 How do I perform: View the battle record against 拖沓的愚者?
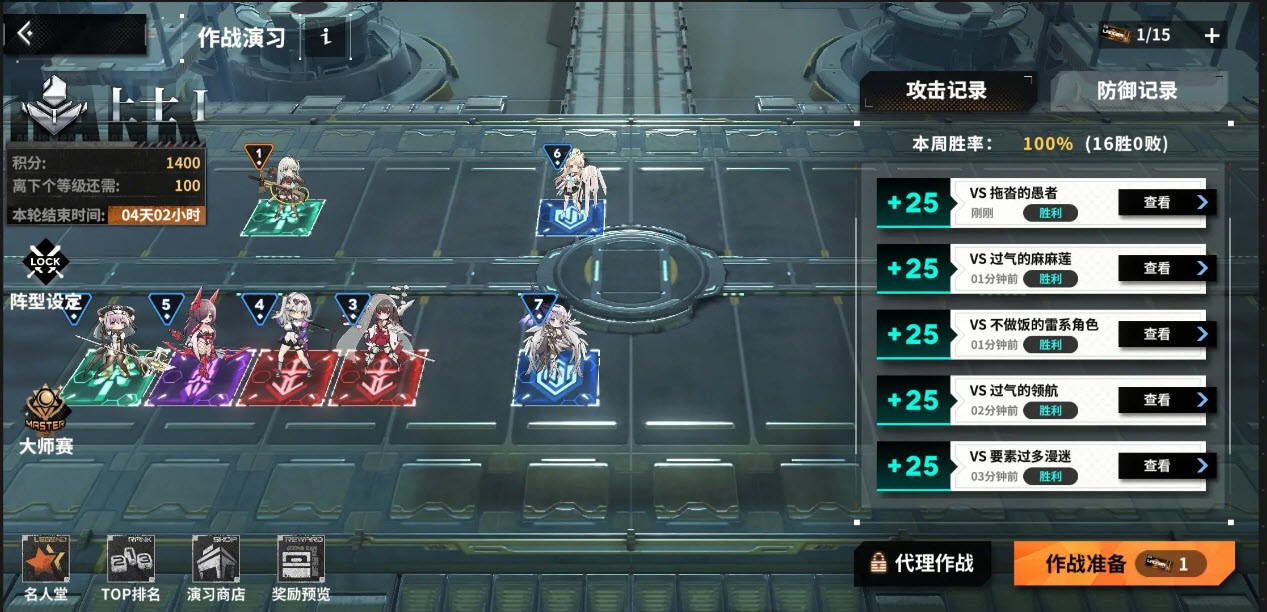point(1165,203)
